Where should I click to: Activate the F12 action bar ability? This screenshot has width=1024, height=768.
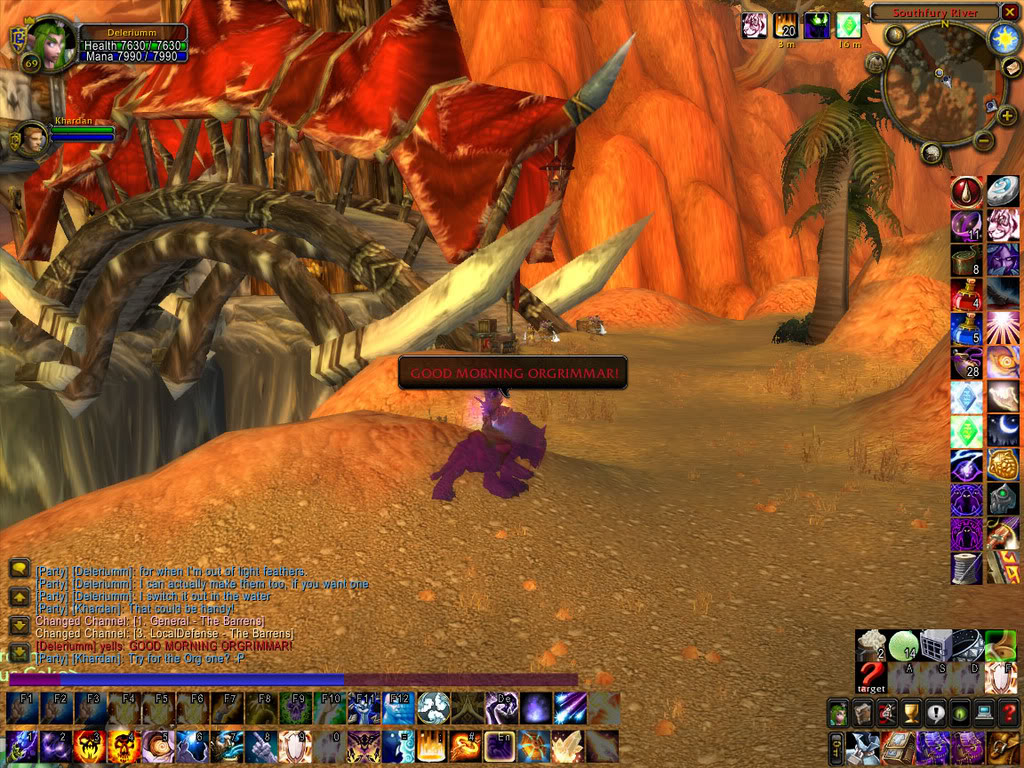[x=397, y=708]
